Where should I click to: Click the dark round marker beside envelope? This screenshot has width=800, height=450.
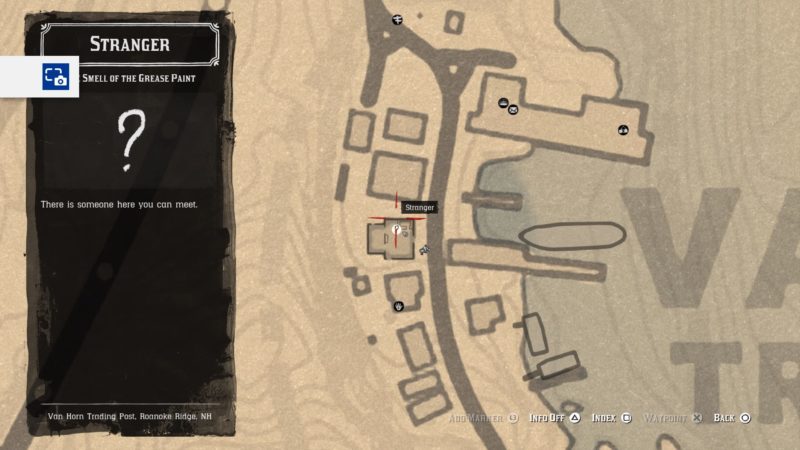(502, 101)
